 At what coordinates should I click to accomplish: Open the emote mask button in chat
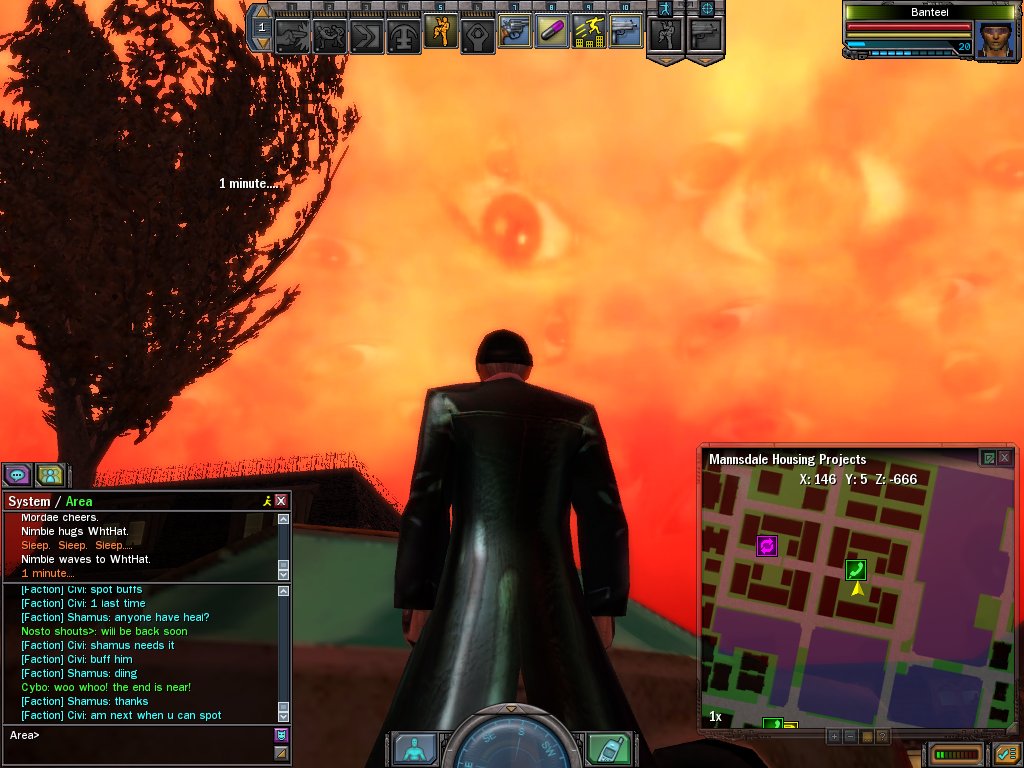point(281,735)
